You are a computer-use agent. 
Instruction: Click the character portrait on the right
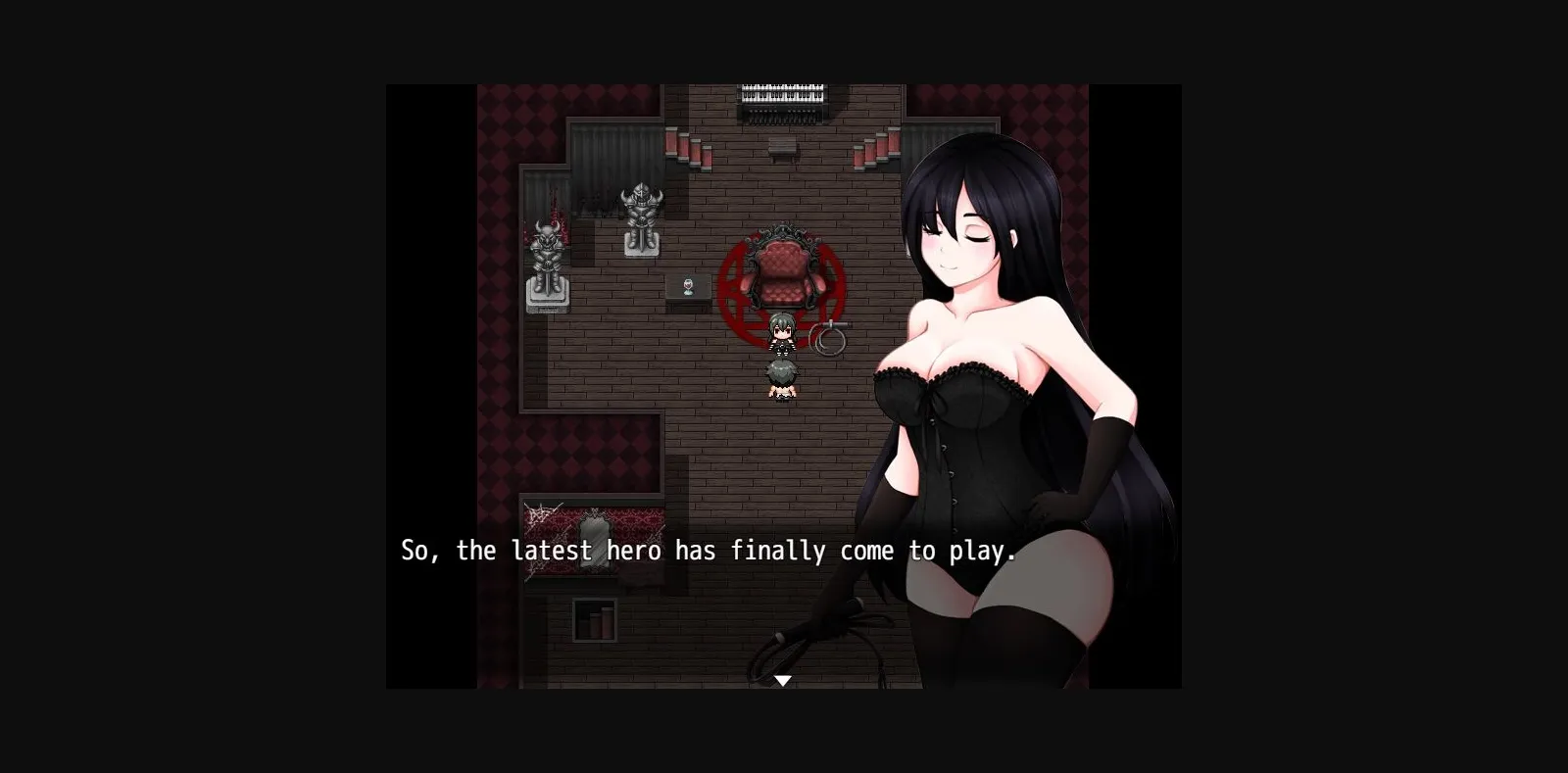tap(990, 392)
